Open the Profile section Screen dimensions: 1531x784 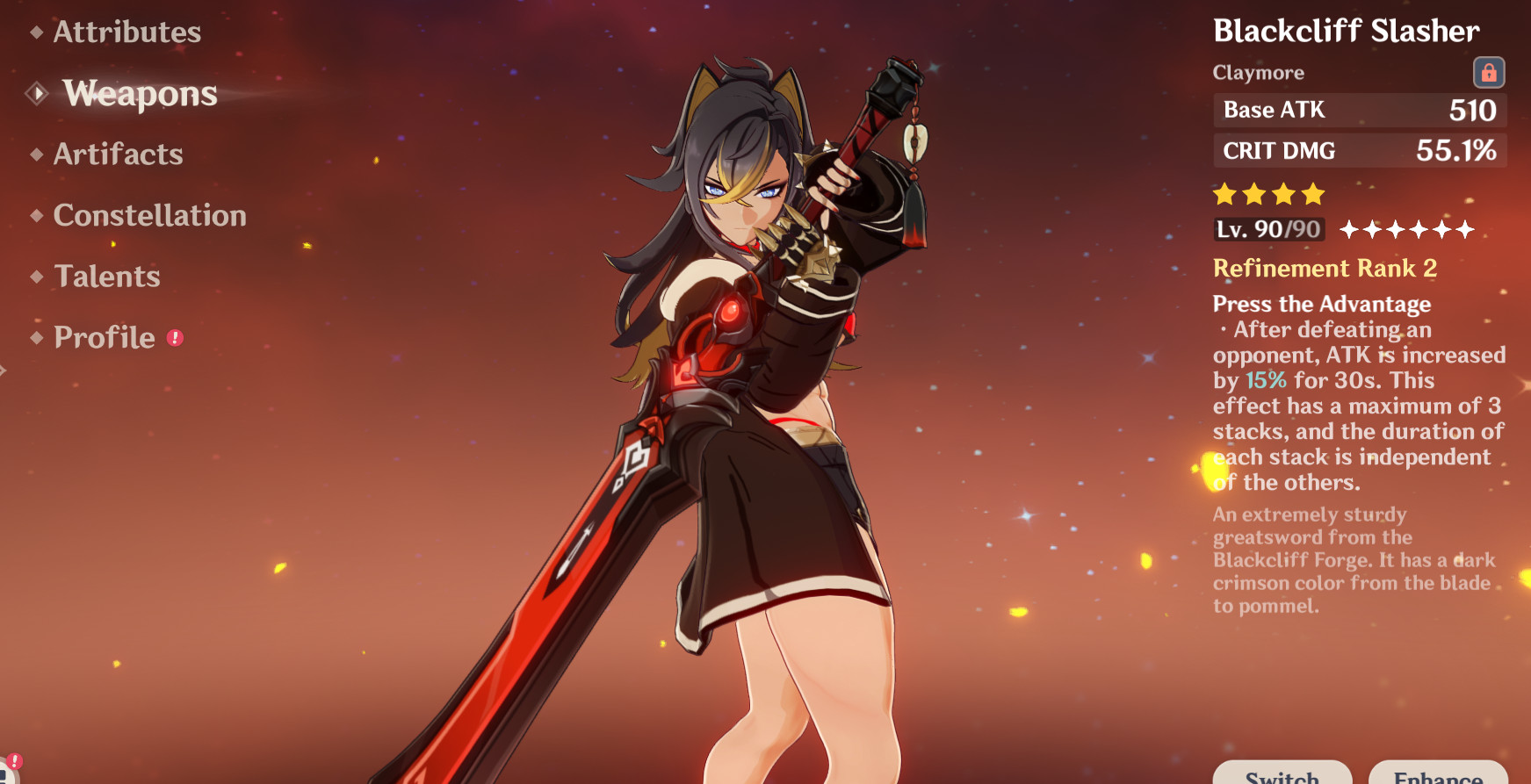[103, 337]
